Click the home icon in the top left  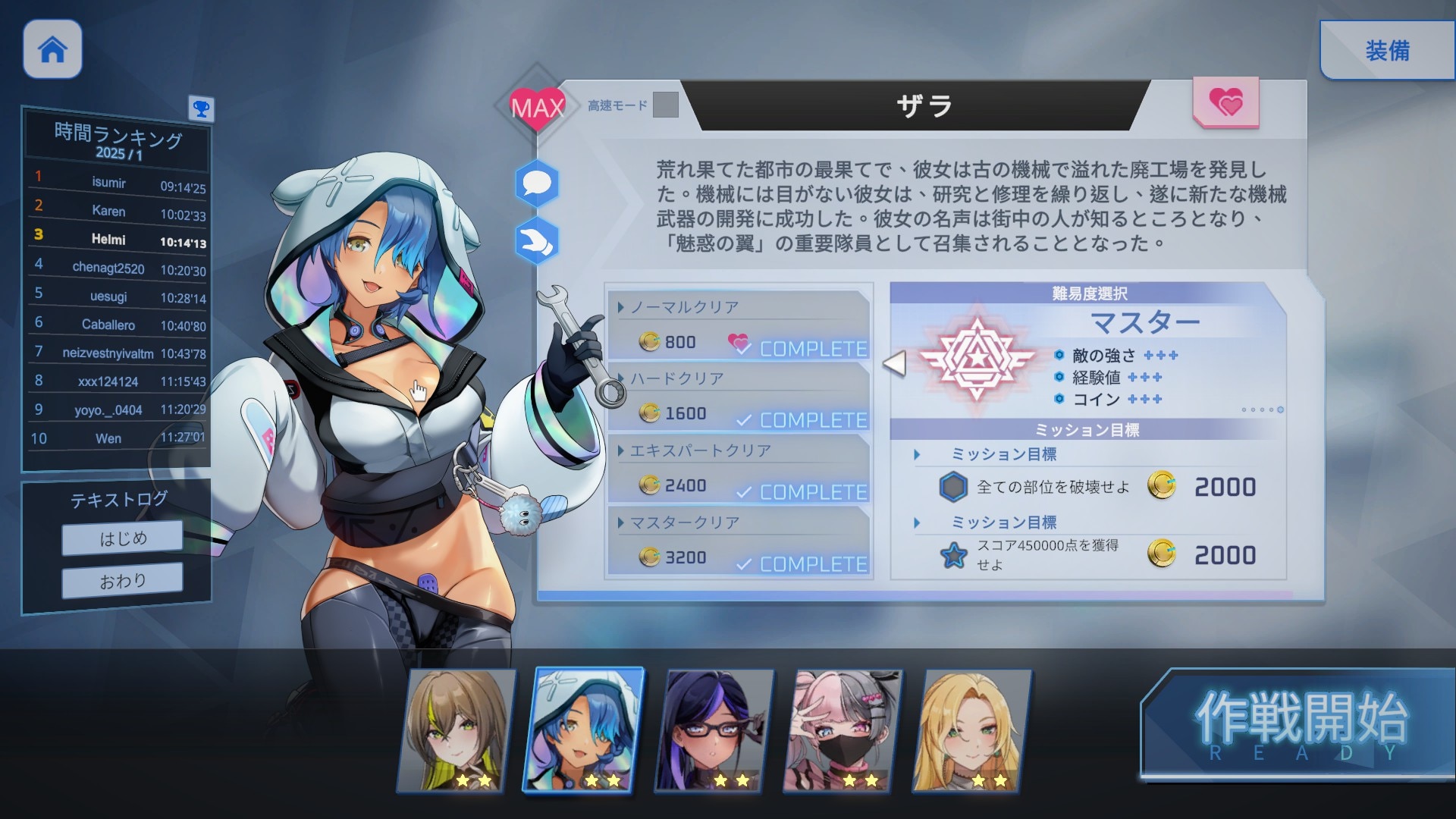pyautogui.click(x=51, y=49)
